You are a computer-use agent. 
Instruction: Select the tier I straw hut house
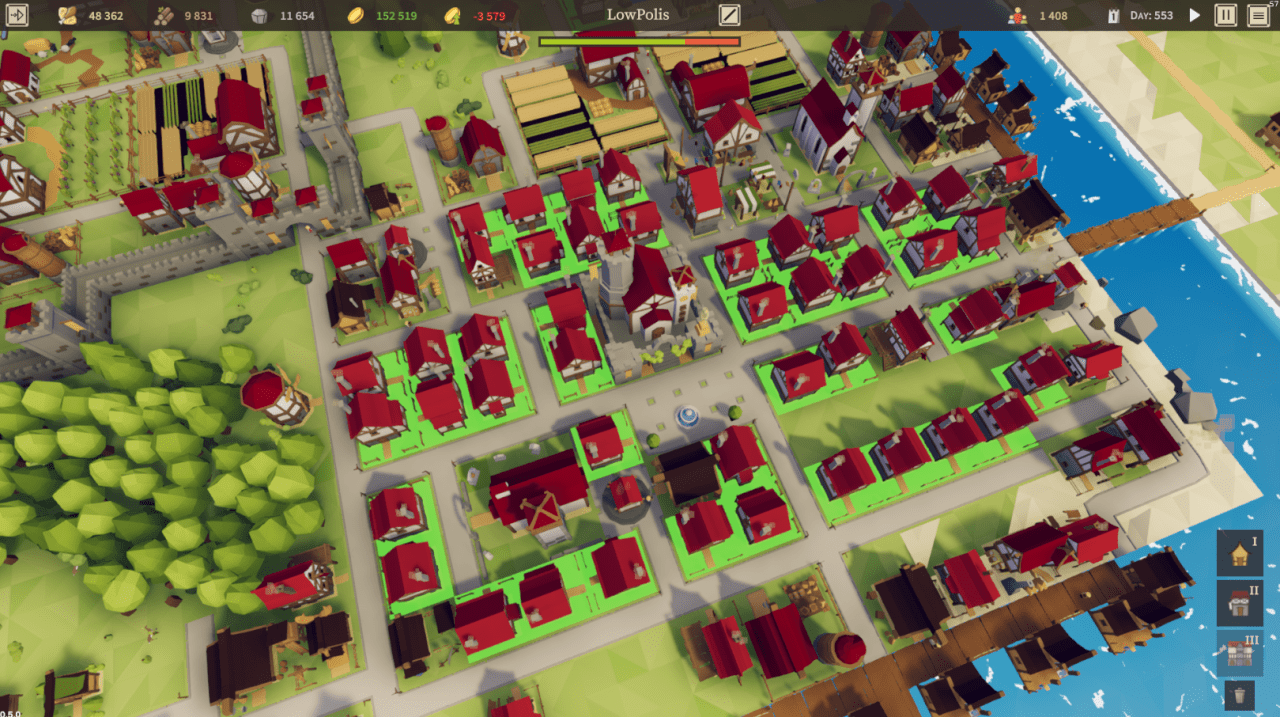click(1240, 553)
